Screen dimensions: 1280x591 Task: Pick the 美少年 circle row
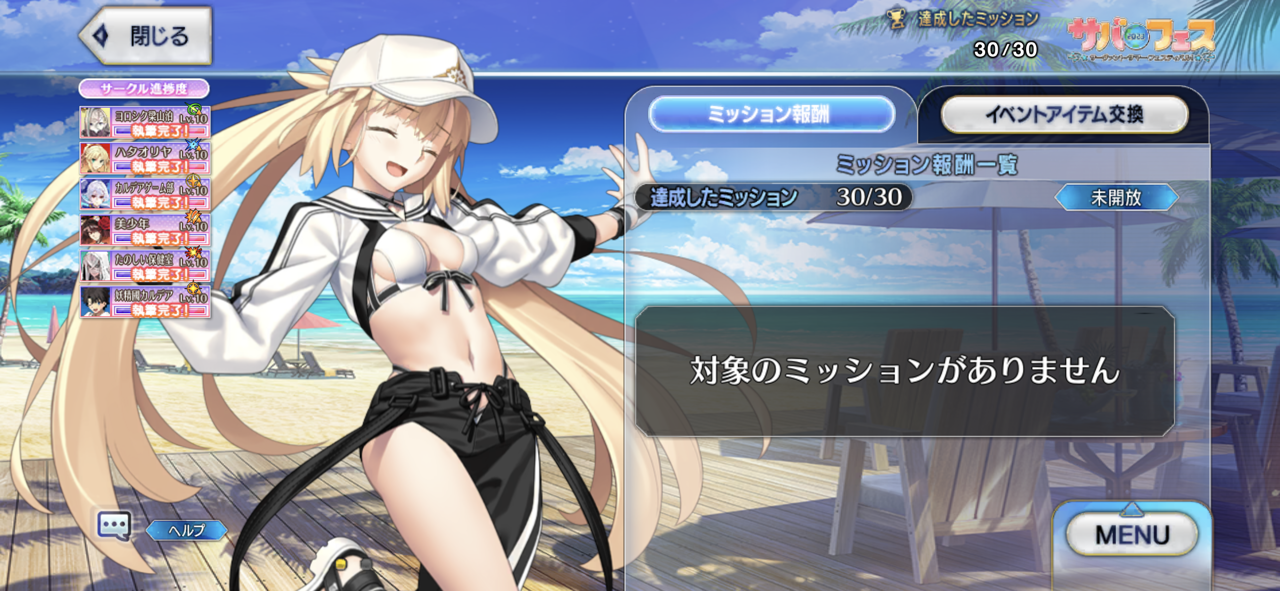click(x=146, y=230)
